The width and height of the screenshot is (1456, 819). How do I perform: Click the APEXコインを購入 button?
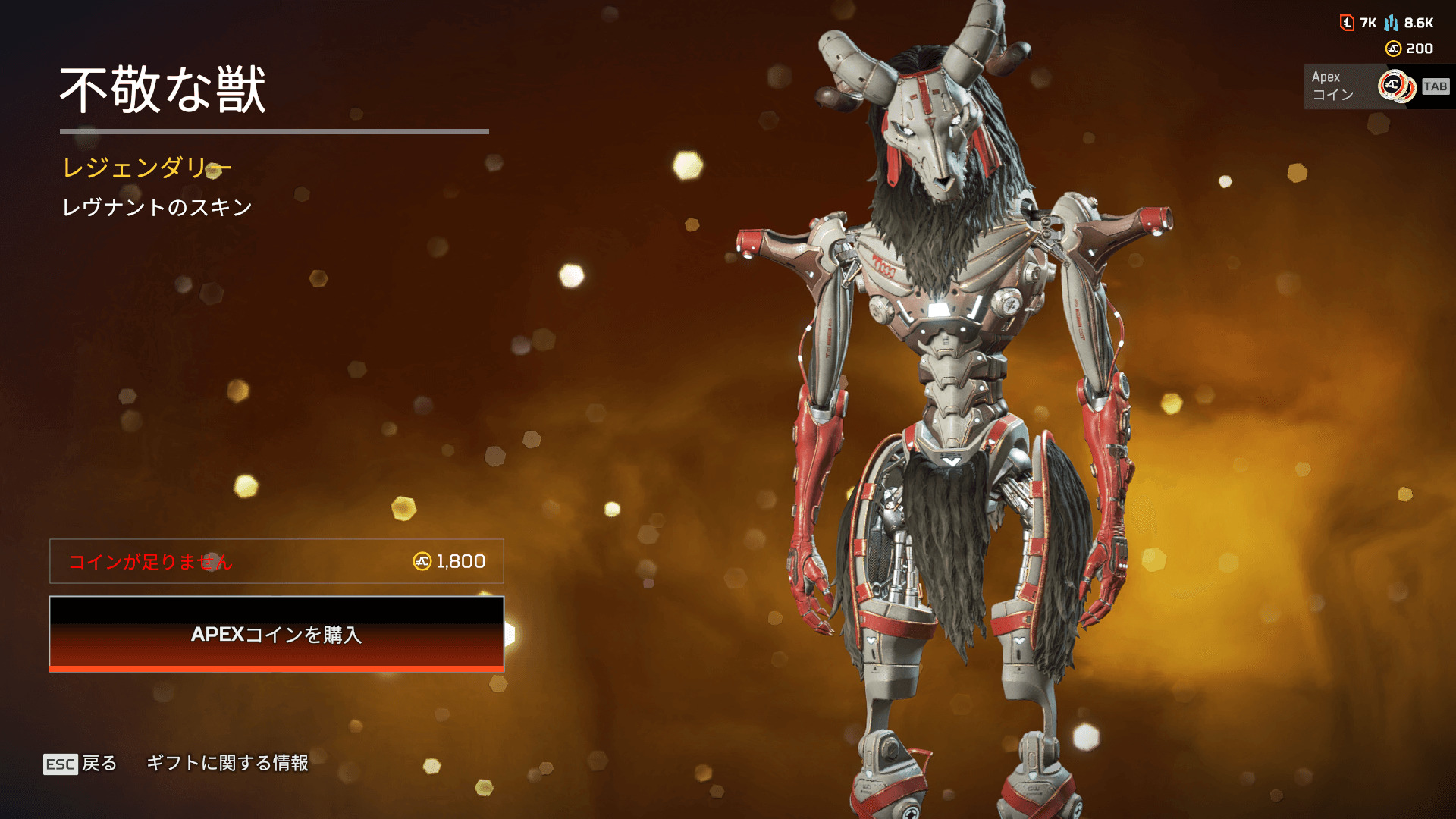(x=276, y=634)
